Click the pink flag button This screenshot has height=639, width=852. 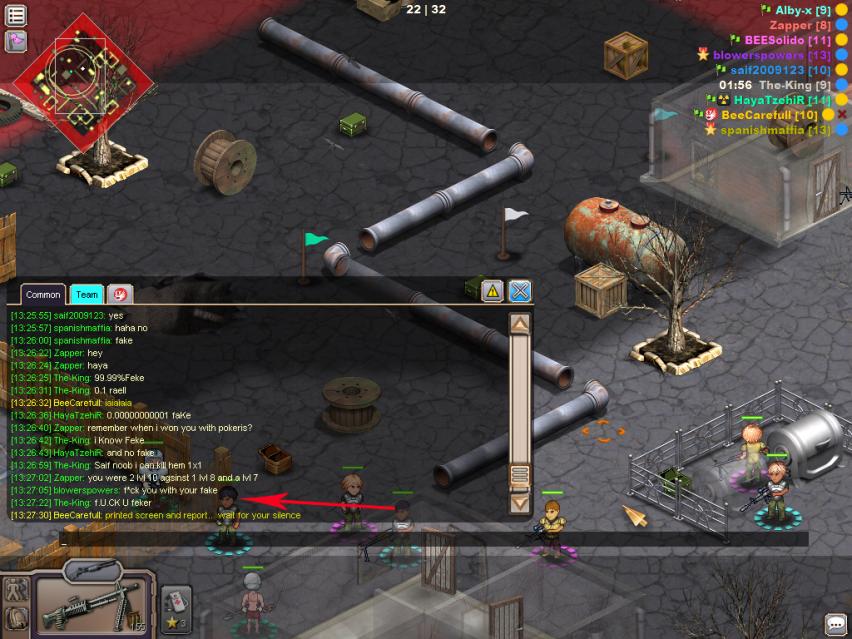[15, 42]
